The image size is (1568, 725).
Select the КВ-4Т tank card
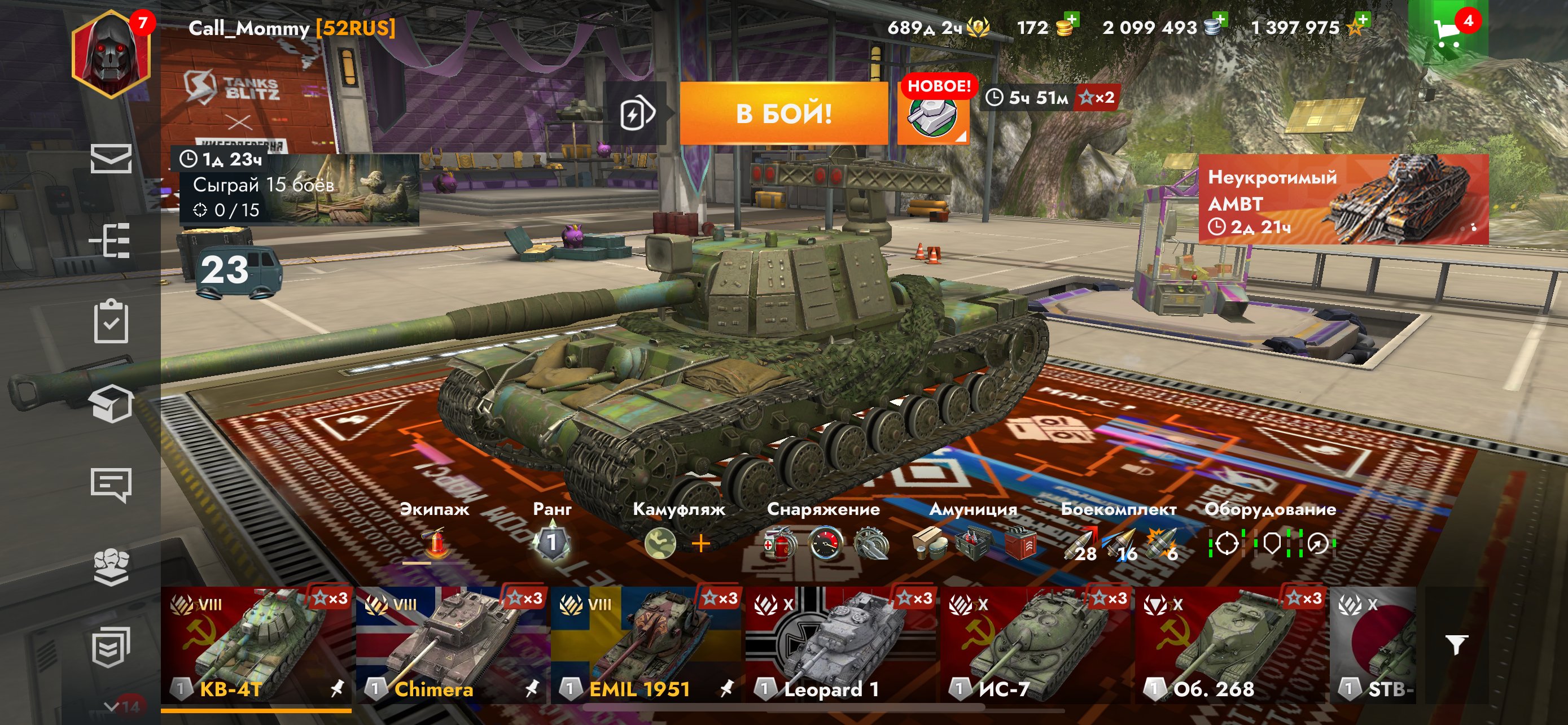[256, 645]
